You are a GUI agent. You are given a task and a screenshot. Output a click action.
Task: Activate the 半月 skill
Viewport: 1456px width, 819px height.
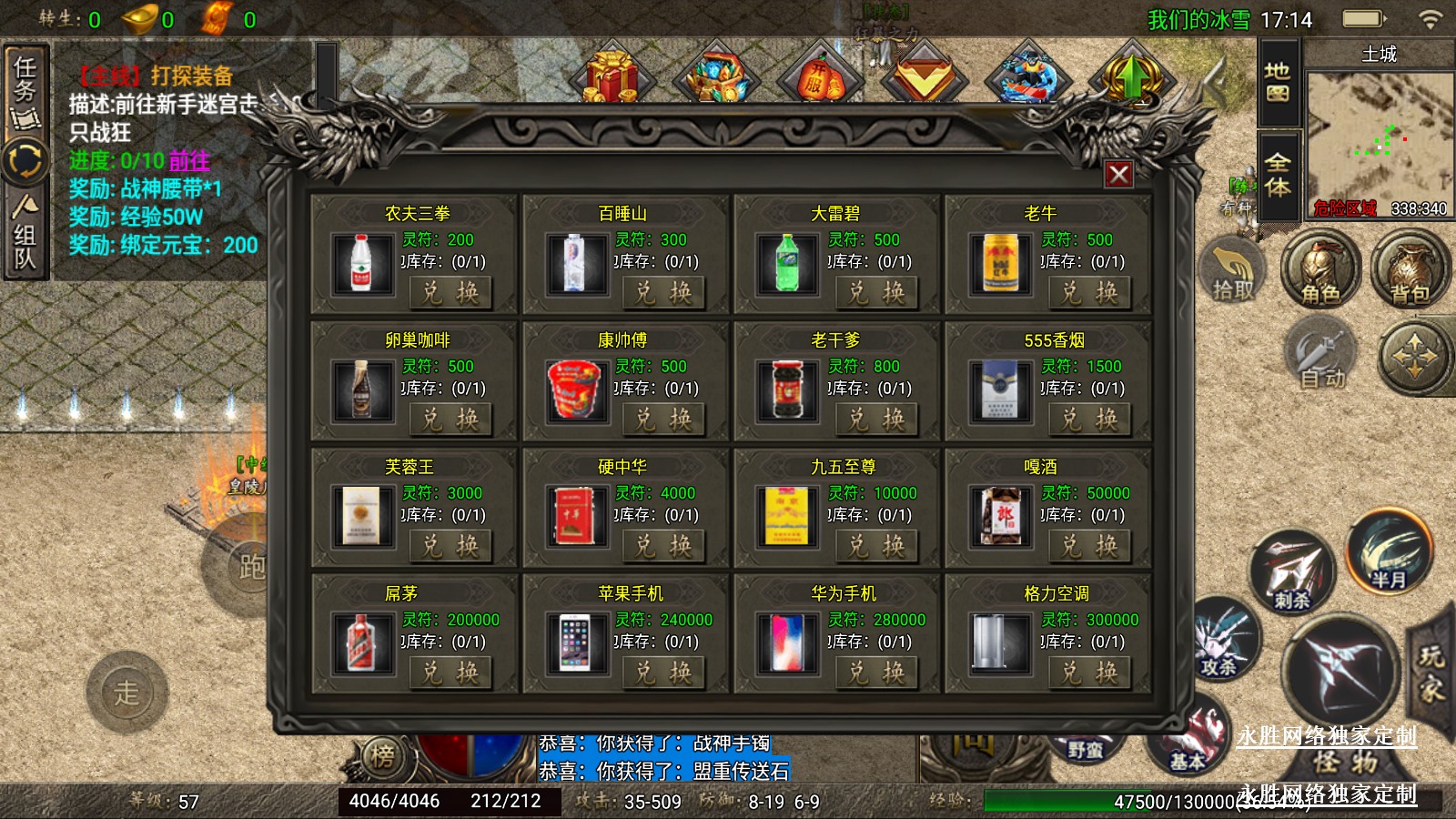(x=1389, y=552)
